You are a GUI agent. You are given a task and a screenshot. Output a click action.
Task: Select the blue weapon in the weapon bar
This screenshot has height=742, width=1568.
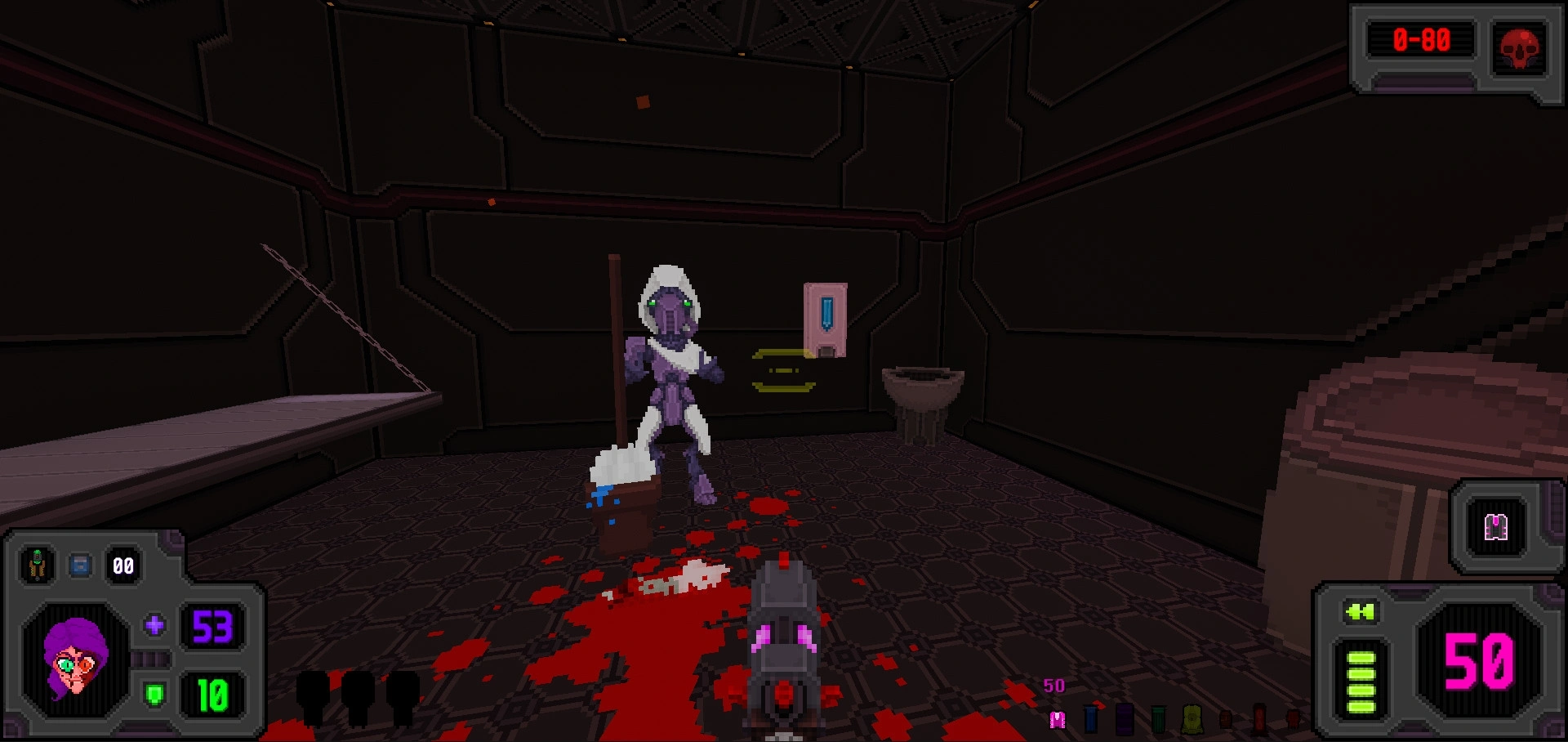1090,718
